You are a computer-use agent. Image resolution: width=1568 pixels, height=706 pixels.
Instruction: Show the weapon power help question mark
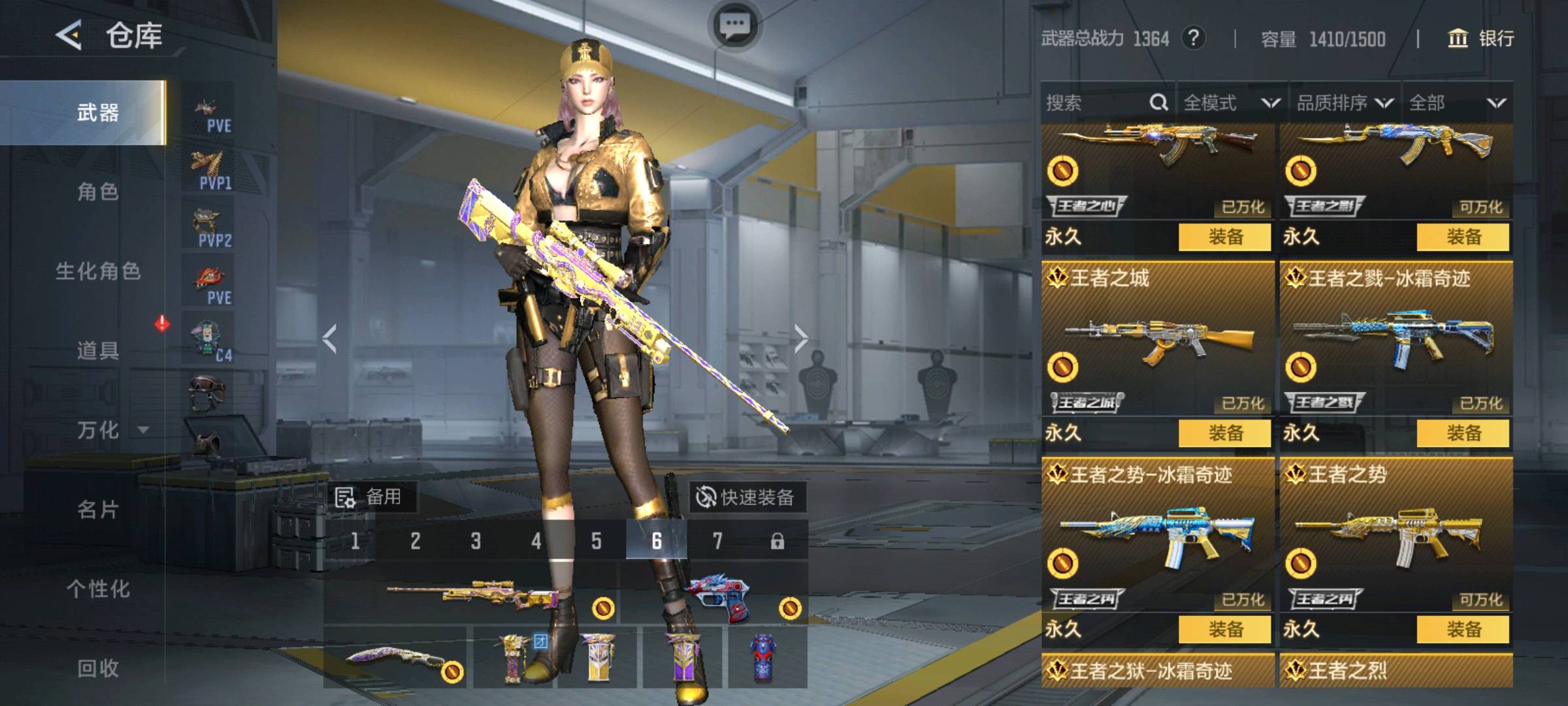[x=1193, y=38]
